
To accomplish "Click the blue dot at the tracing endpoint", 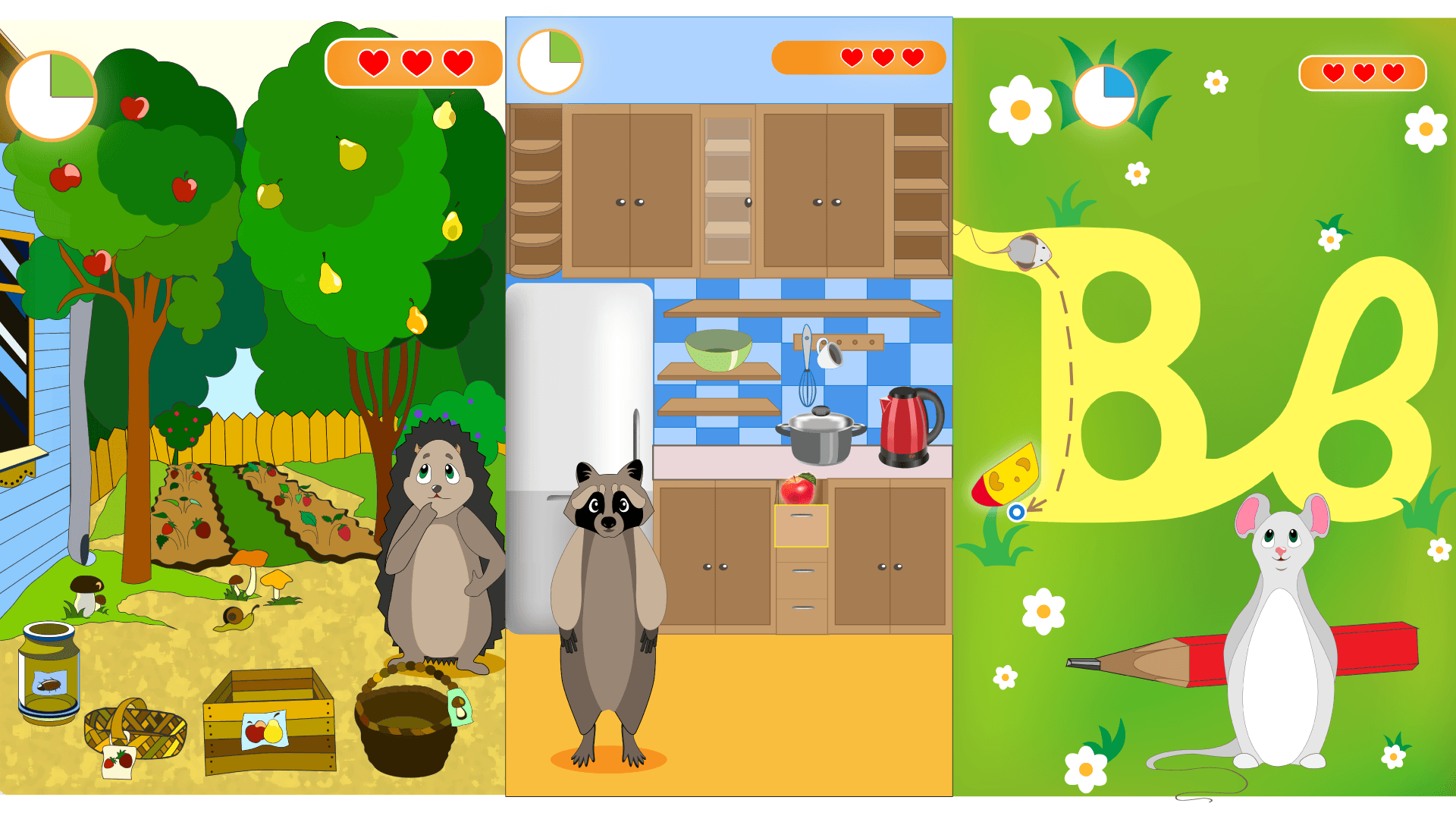I will [1016, 513].
